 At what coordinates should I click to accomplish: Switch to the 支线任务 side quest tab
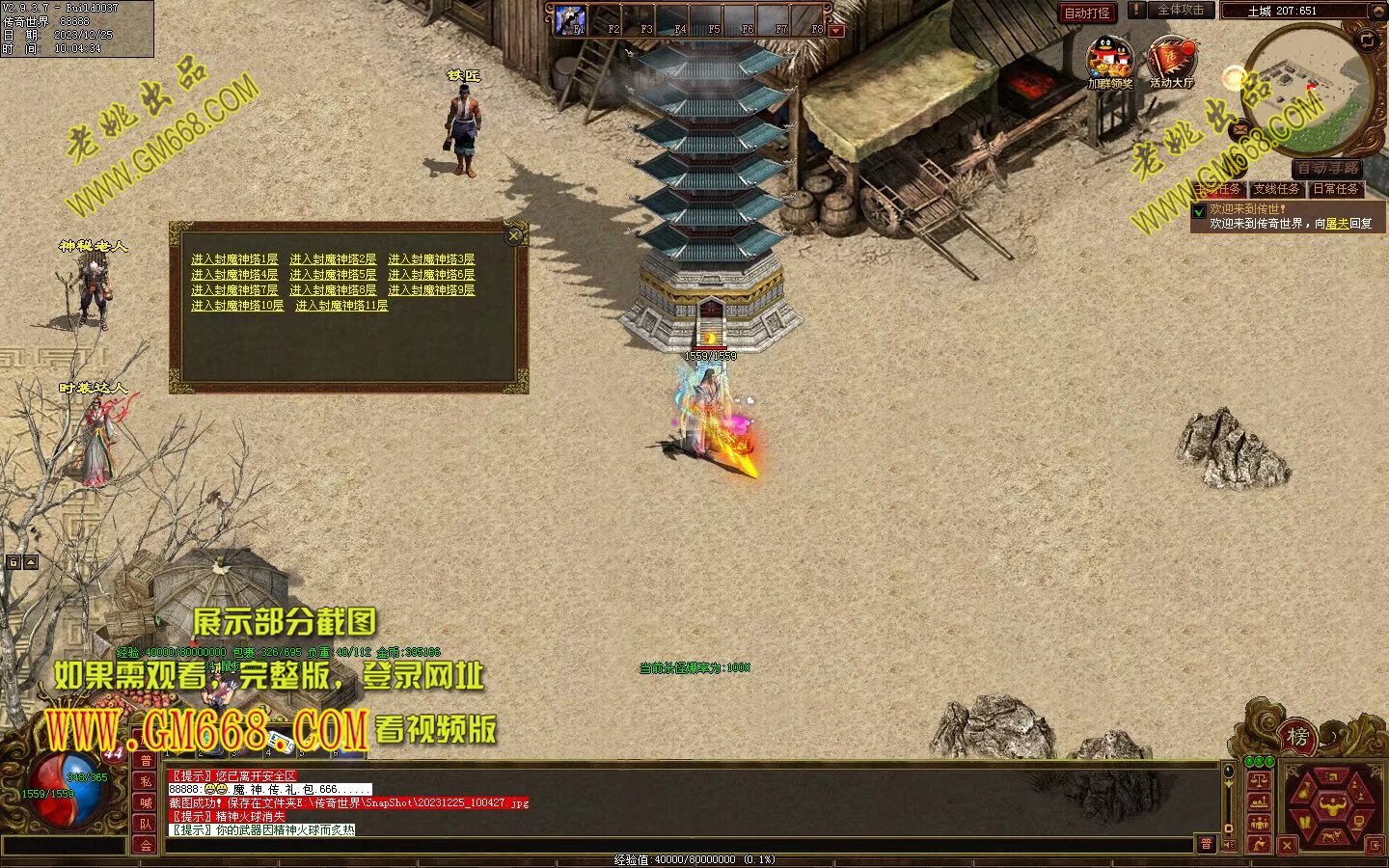click(x=1278, y=189)
